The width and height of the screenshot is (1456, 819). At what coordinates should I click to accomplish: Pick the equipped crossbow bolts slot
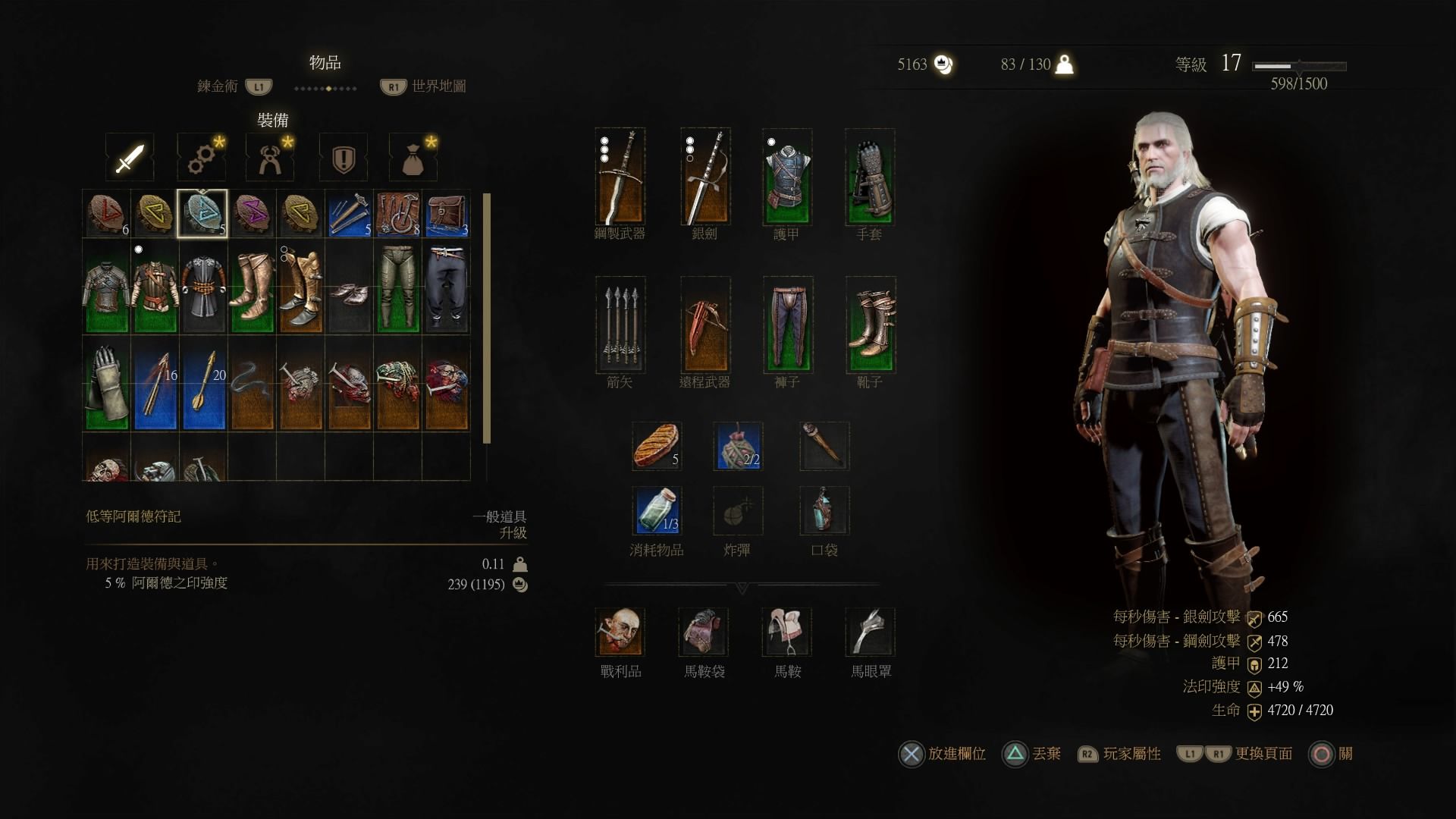click(620, 325)
